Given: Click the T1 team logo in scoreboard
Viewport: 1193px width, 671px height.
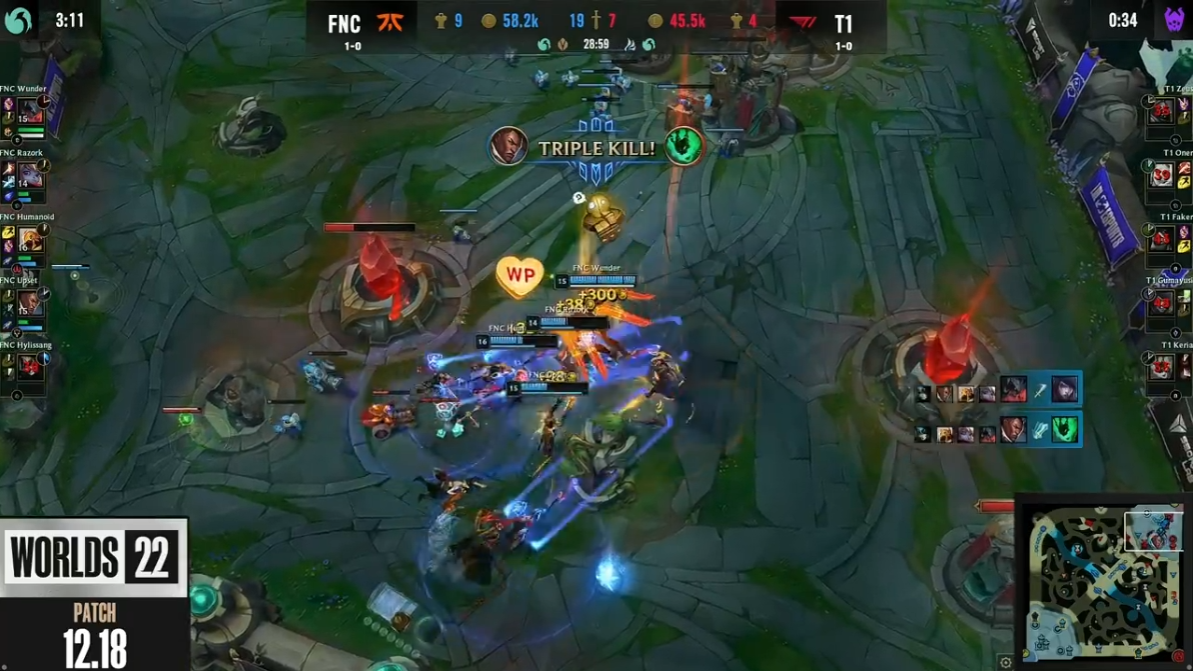Looking at the screenshot, I should point(802,22).
